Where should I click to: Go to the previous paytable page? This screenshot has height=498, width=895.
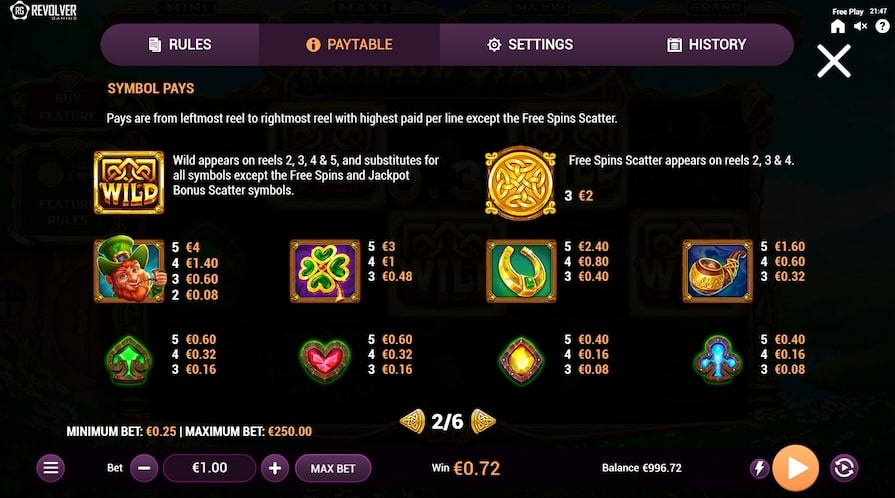click(x=412, y=421)
